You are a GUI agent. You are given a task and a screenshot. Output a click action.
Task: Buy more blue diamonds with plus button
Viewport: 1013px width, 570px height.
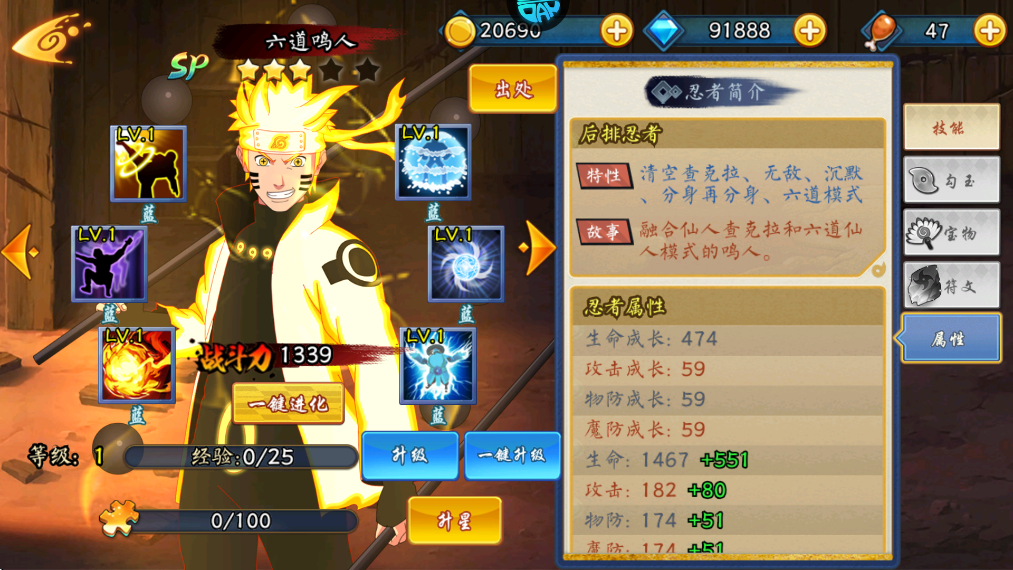tap(809, 31)
